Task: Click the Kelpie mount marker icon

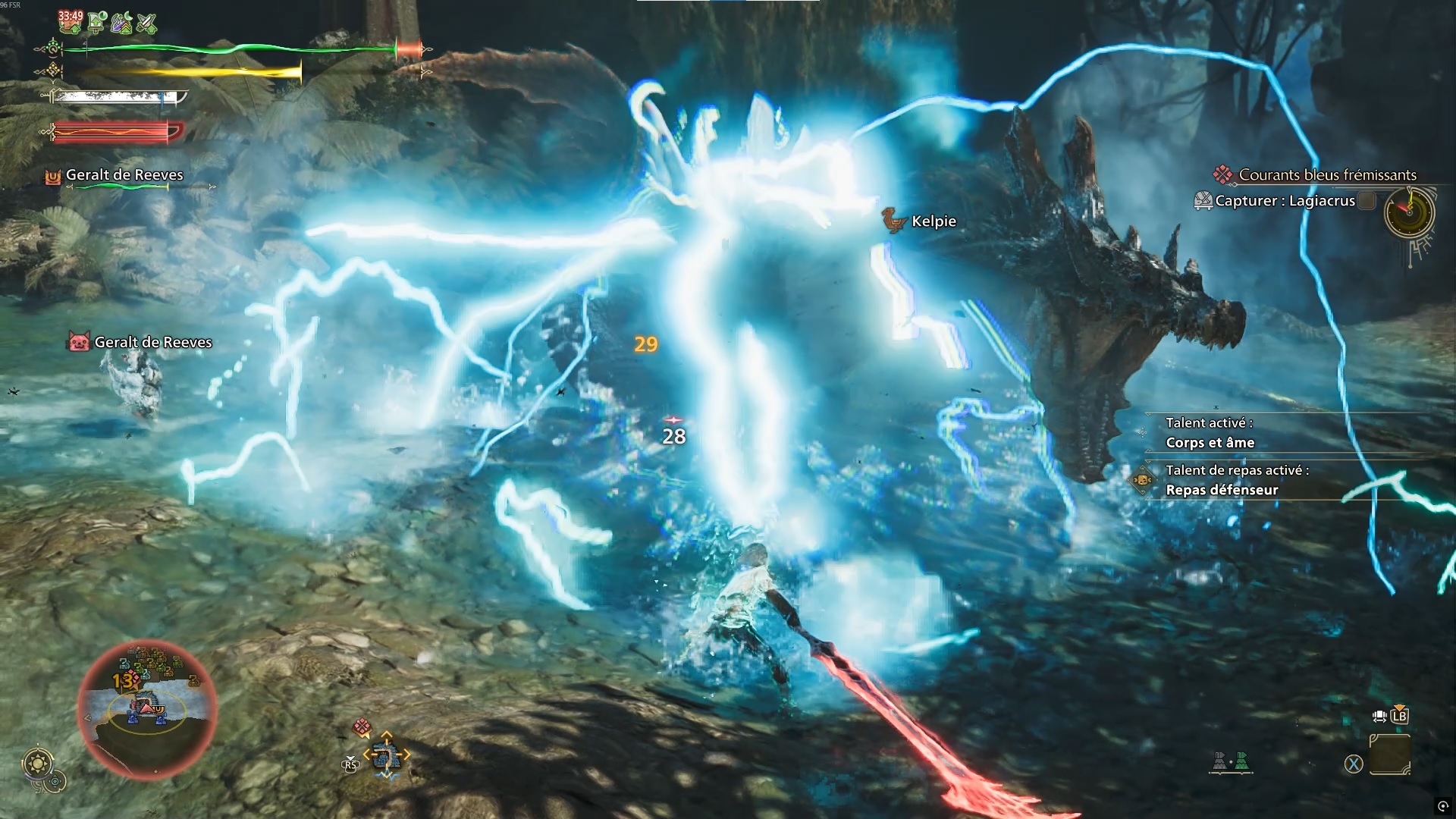Action: 893,221
